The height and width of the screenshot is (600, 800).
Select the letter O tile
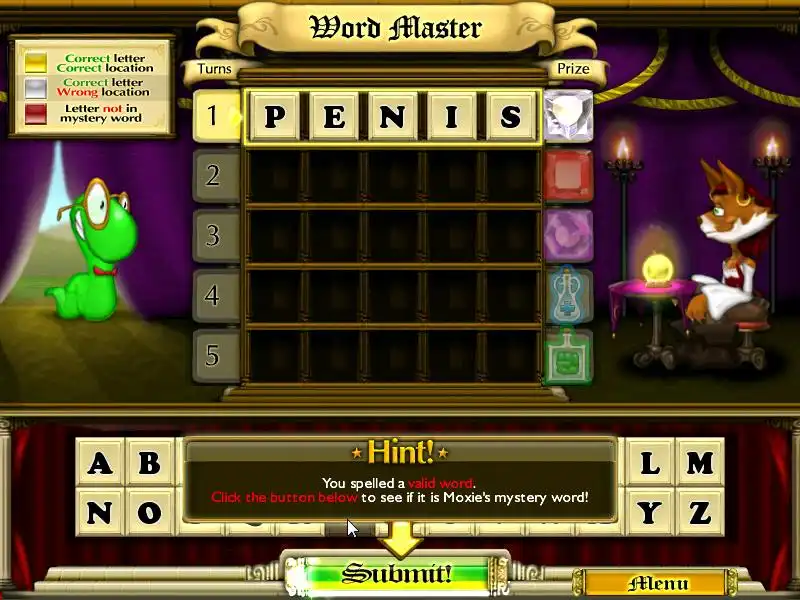click(x=150, y=514)
